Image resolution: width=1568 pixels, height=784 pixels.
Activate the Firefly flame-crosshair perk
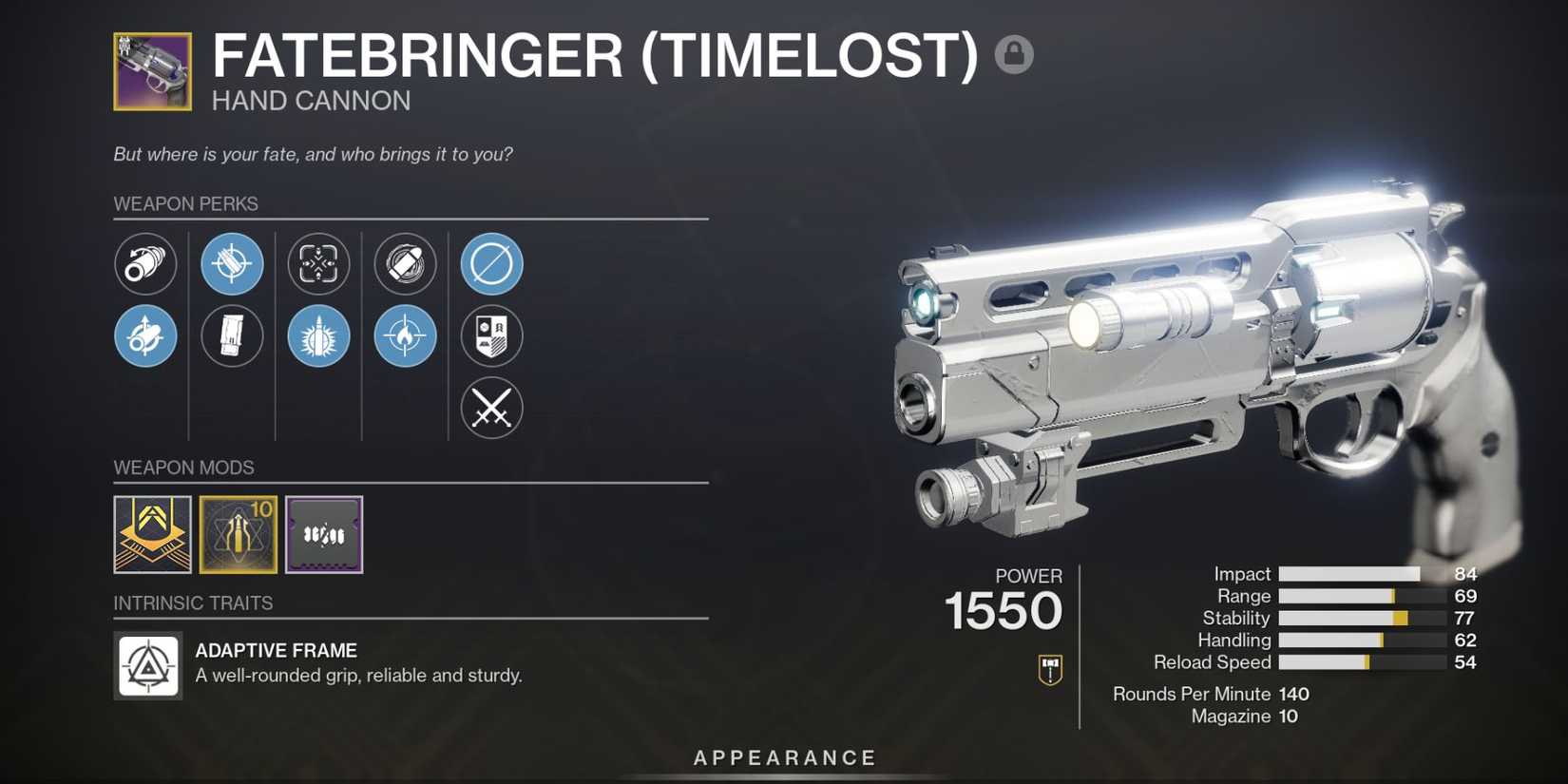pos(404,336)
